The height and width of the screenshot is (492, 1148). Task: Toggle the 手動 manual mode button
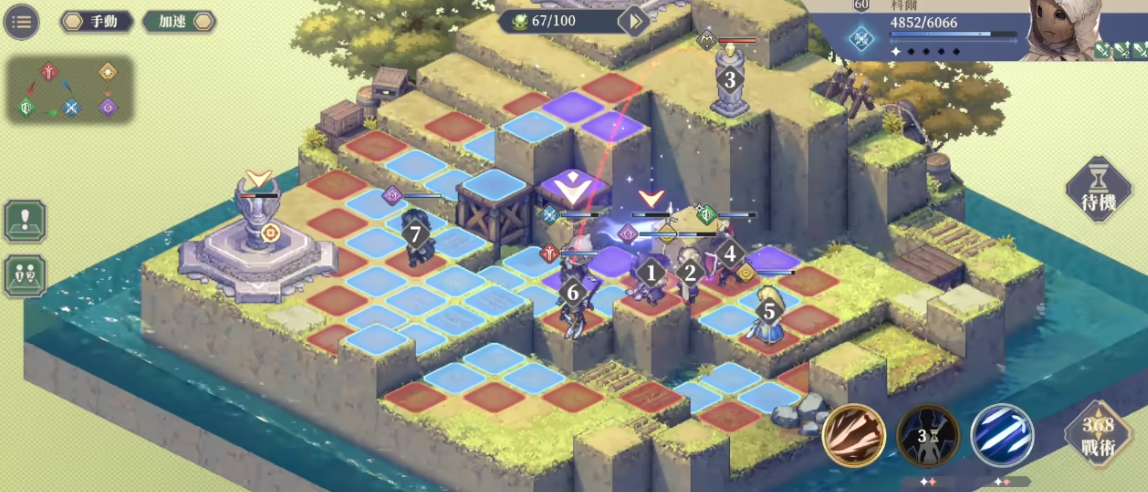pyautogui.click(x=96, y=21)
